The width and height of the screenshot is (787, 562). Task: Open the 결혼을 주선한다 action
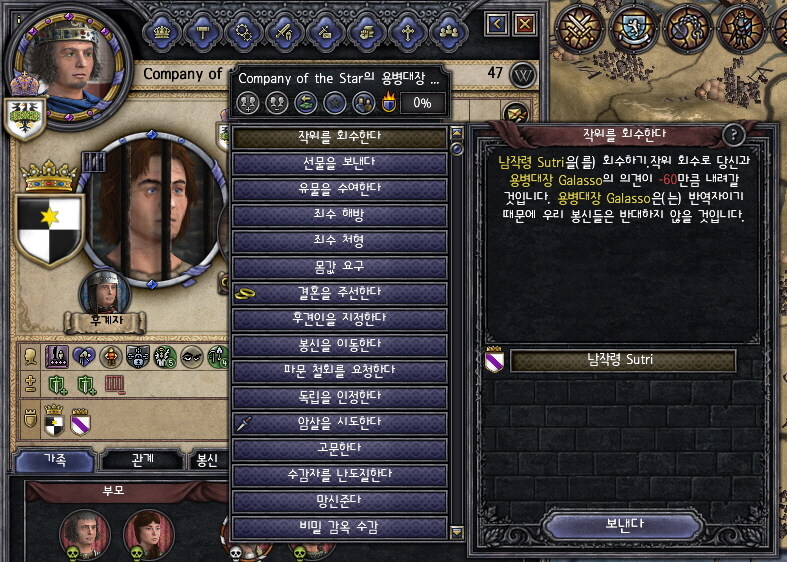click(x=339, y=293)
